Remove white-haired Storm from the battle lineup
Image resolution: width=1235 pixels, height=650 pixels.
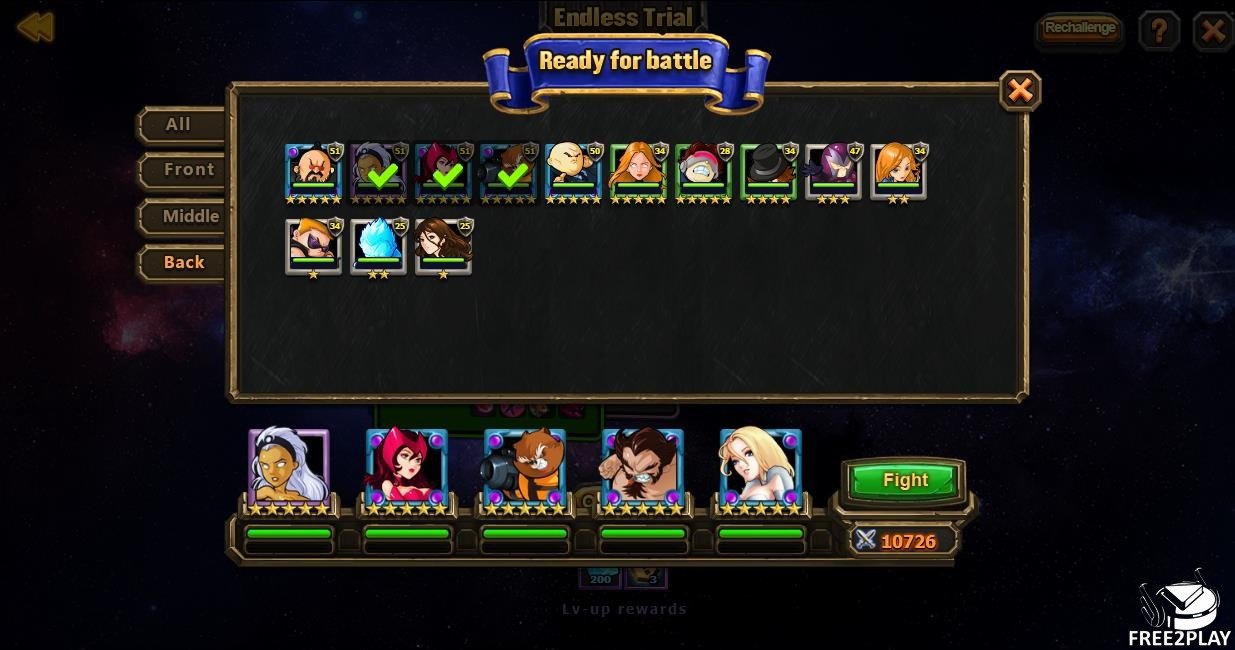coord(288,466)
